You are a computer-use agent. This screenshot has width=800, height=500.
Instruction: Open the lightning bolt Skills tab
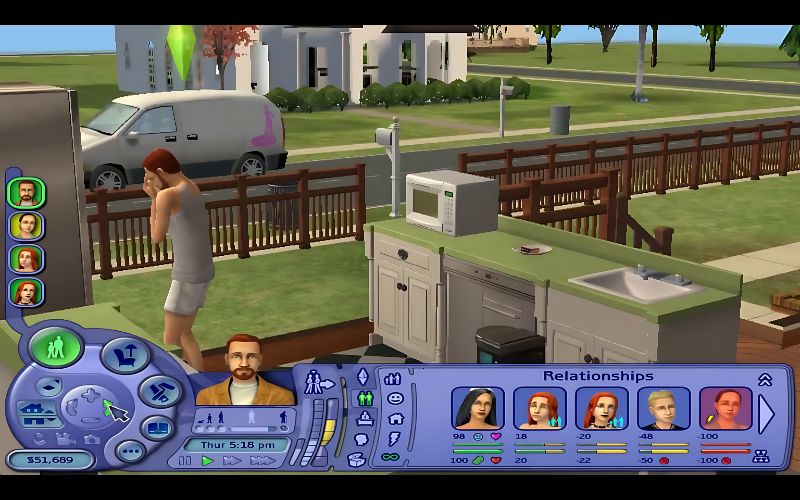point(394,438)
